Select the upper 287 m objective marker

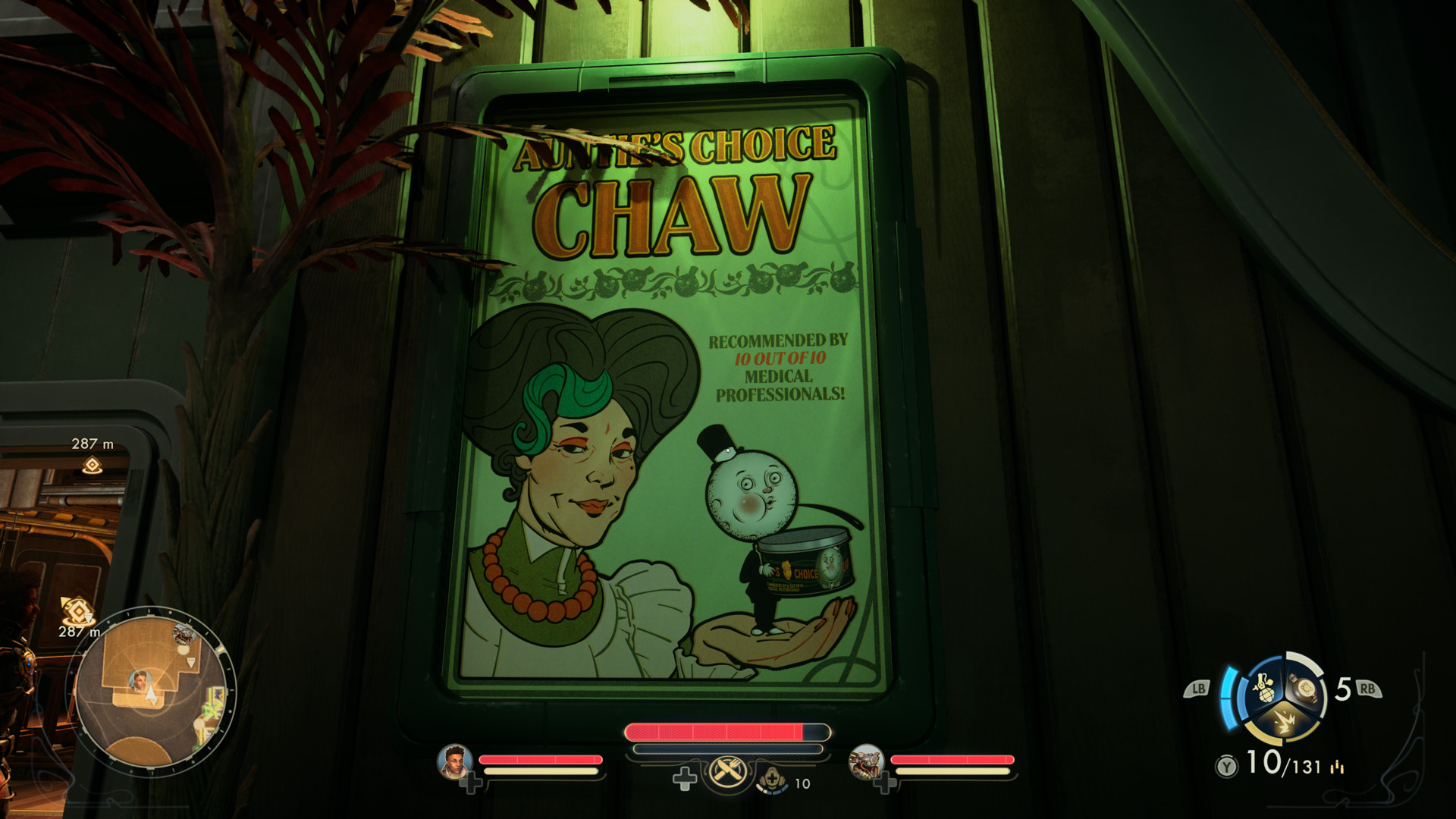tap(93, 465)
